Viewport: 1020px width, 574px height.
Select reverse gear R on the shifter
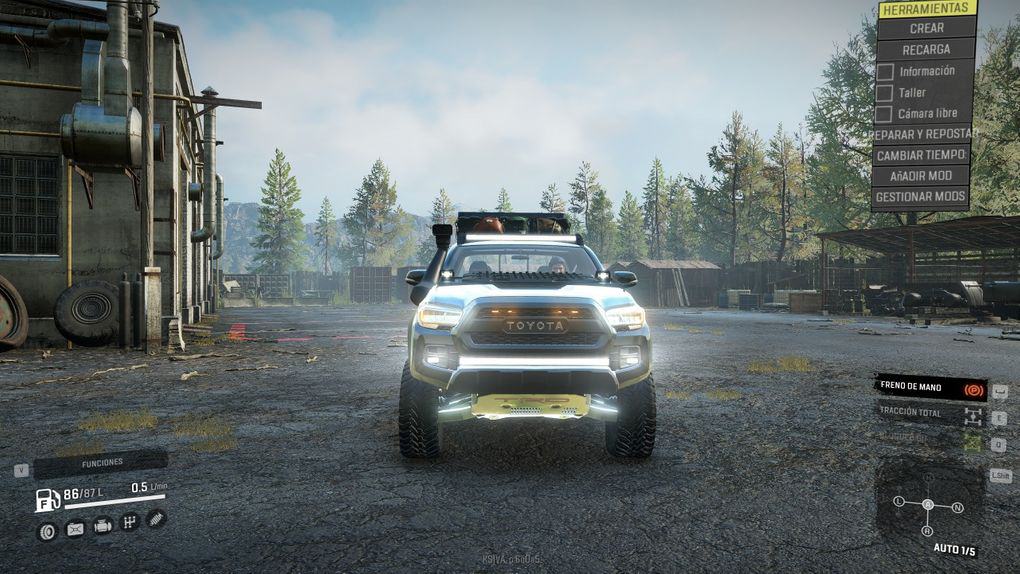[927, 530]
